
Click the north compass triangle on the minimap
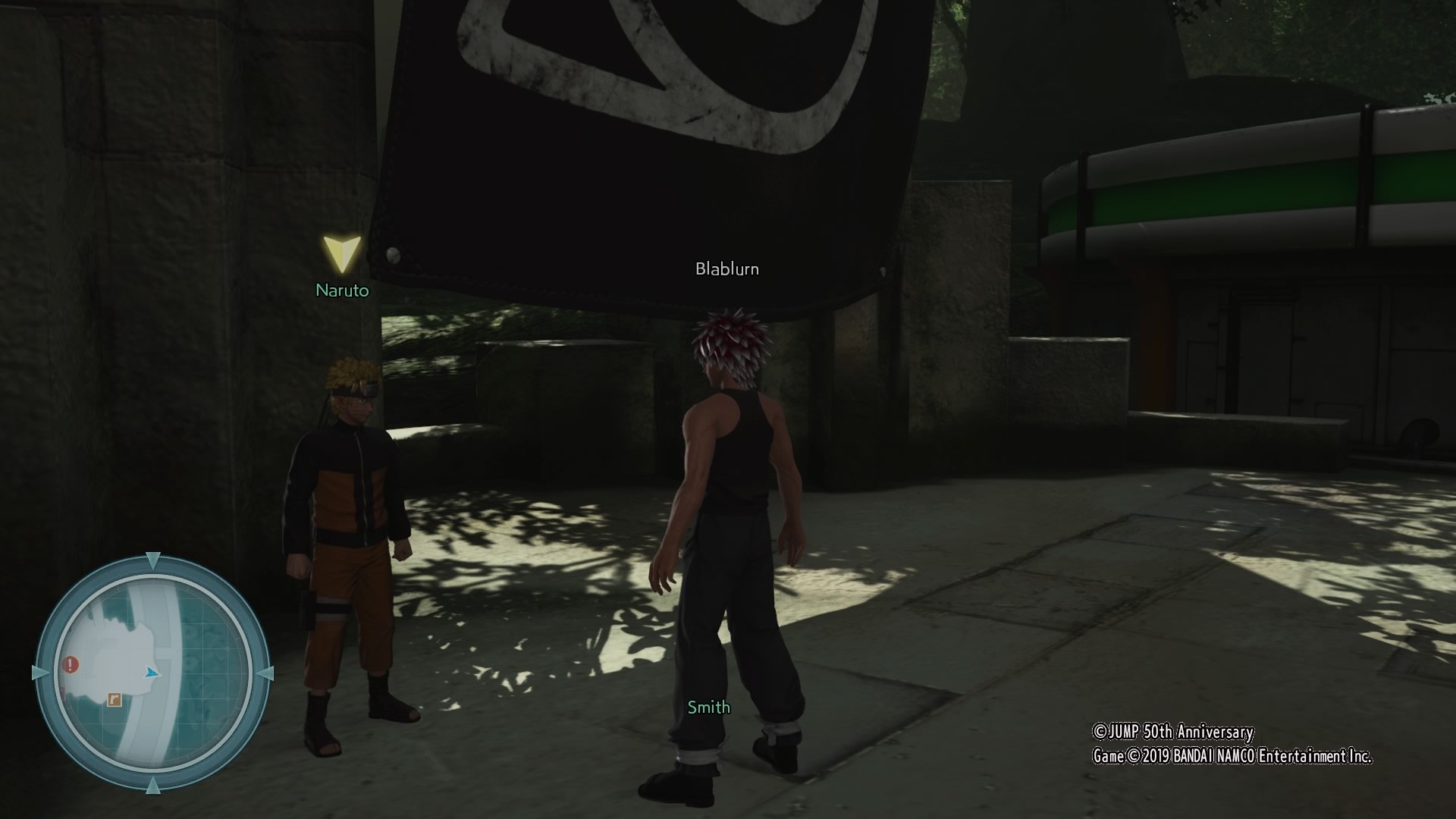tap(153, 558)
